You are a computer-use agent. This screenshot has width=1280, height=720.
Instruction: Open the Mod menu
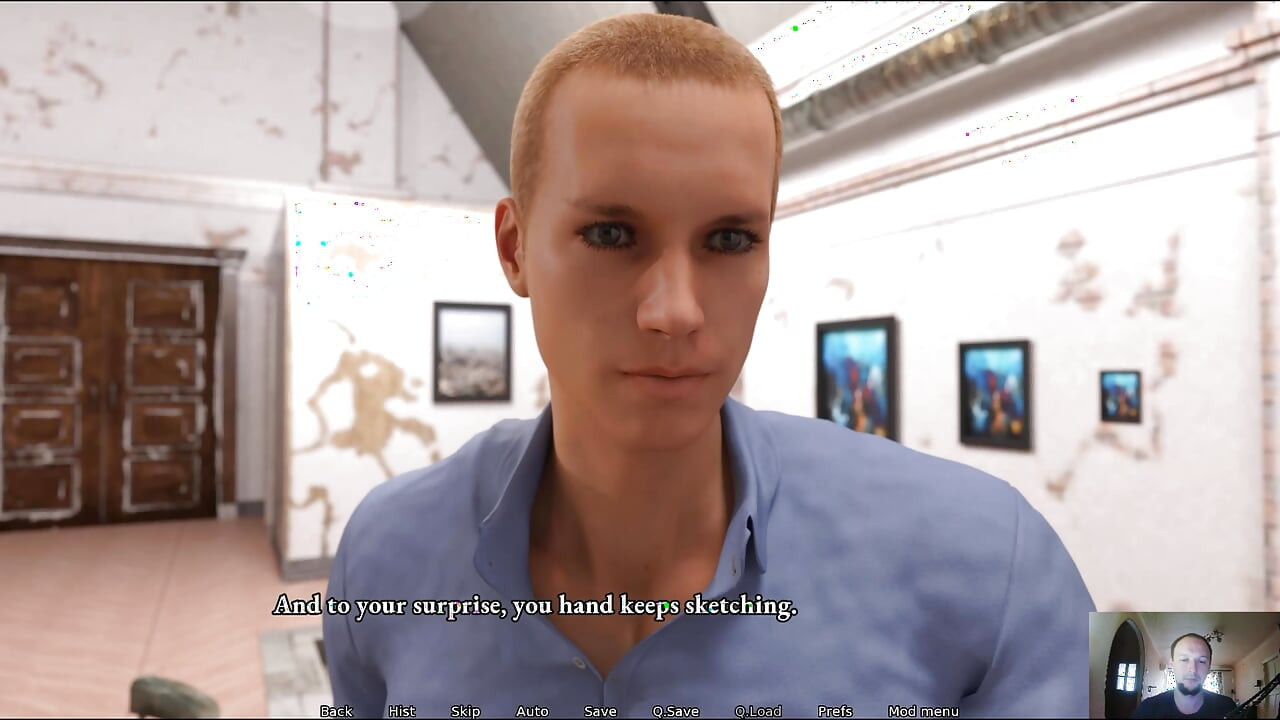925,711
